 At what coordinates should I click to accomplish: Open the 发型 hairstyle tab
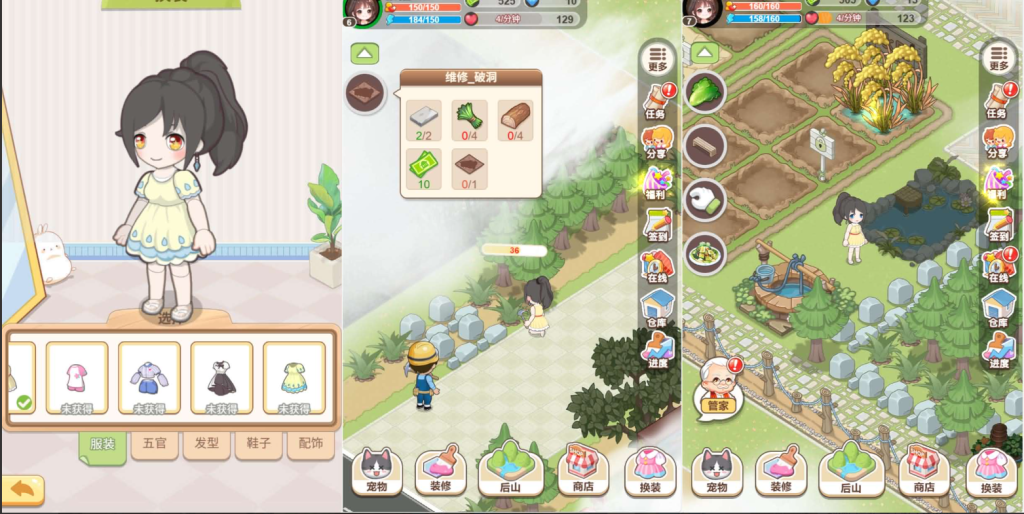(x=207, y=443)
